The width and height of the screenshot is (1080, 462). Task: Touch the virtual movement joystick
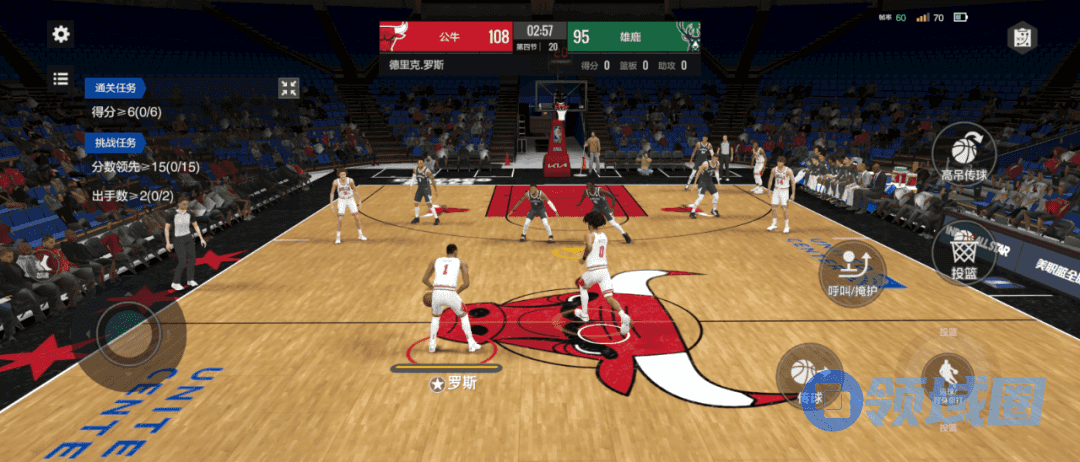pos(128,328)
